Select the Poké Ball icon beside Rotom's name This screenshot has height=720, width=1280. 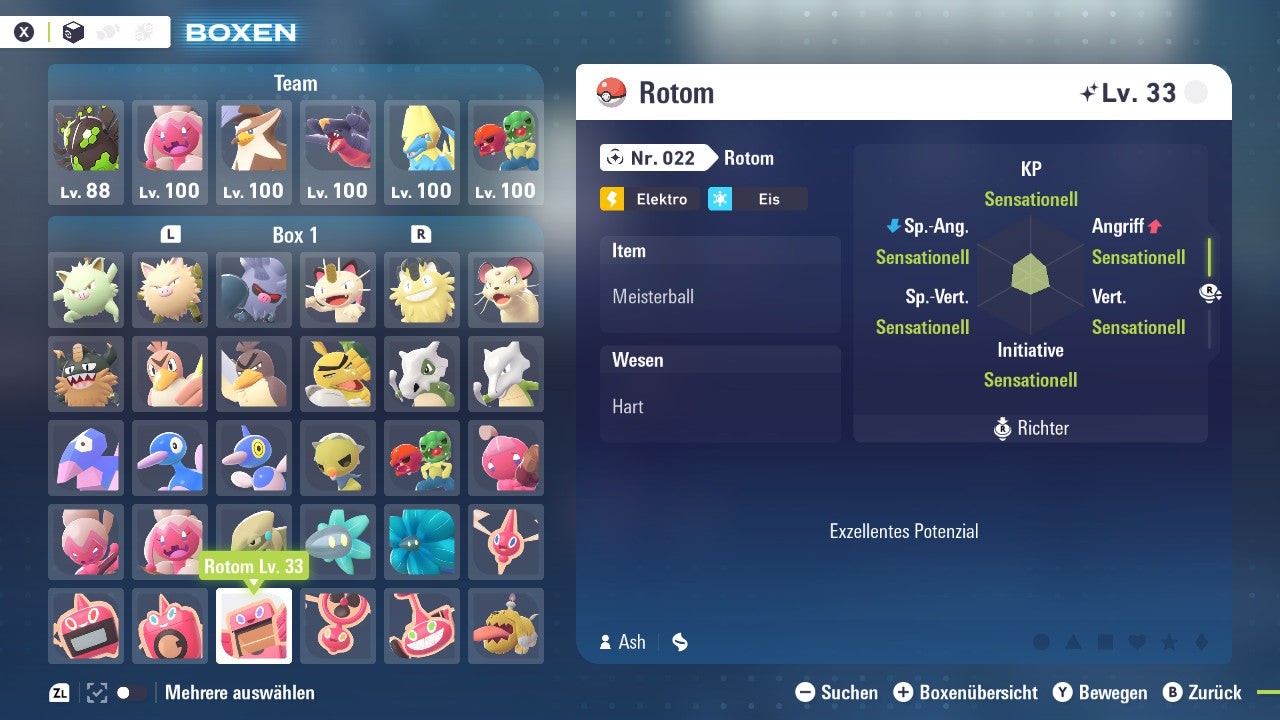point(612,92)
